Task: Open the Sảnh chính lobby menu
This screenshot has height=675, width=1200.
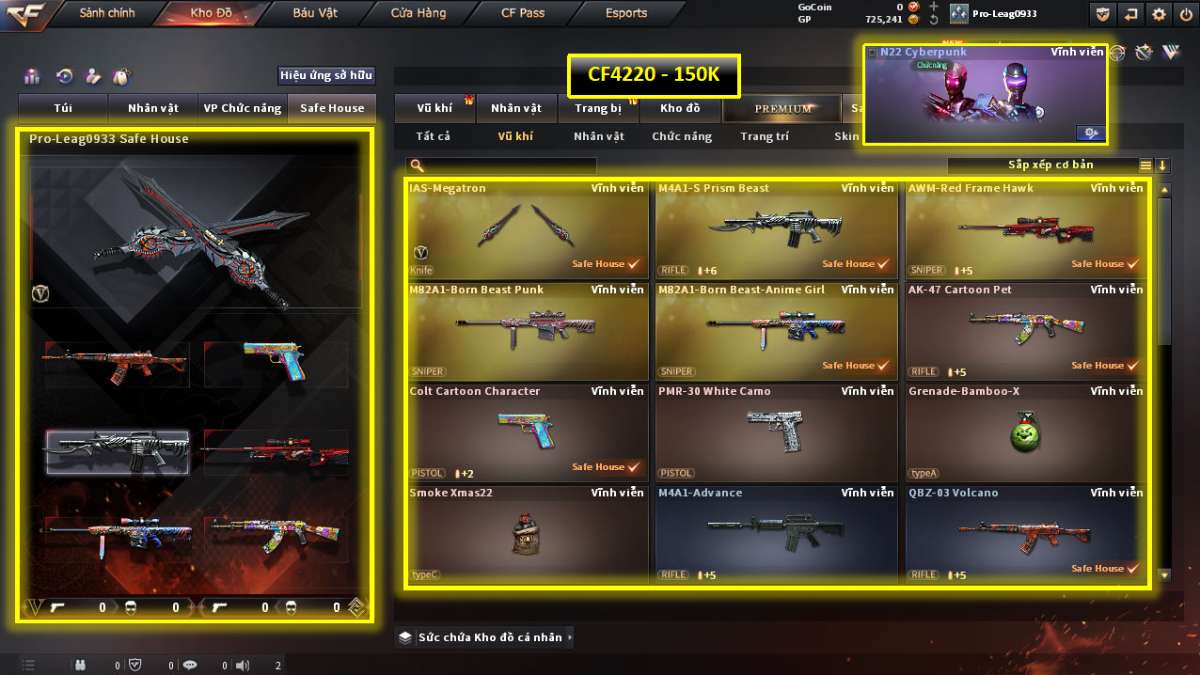Action: coord(107,14)
